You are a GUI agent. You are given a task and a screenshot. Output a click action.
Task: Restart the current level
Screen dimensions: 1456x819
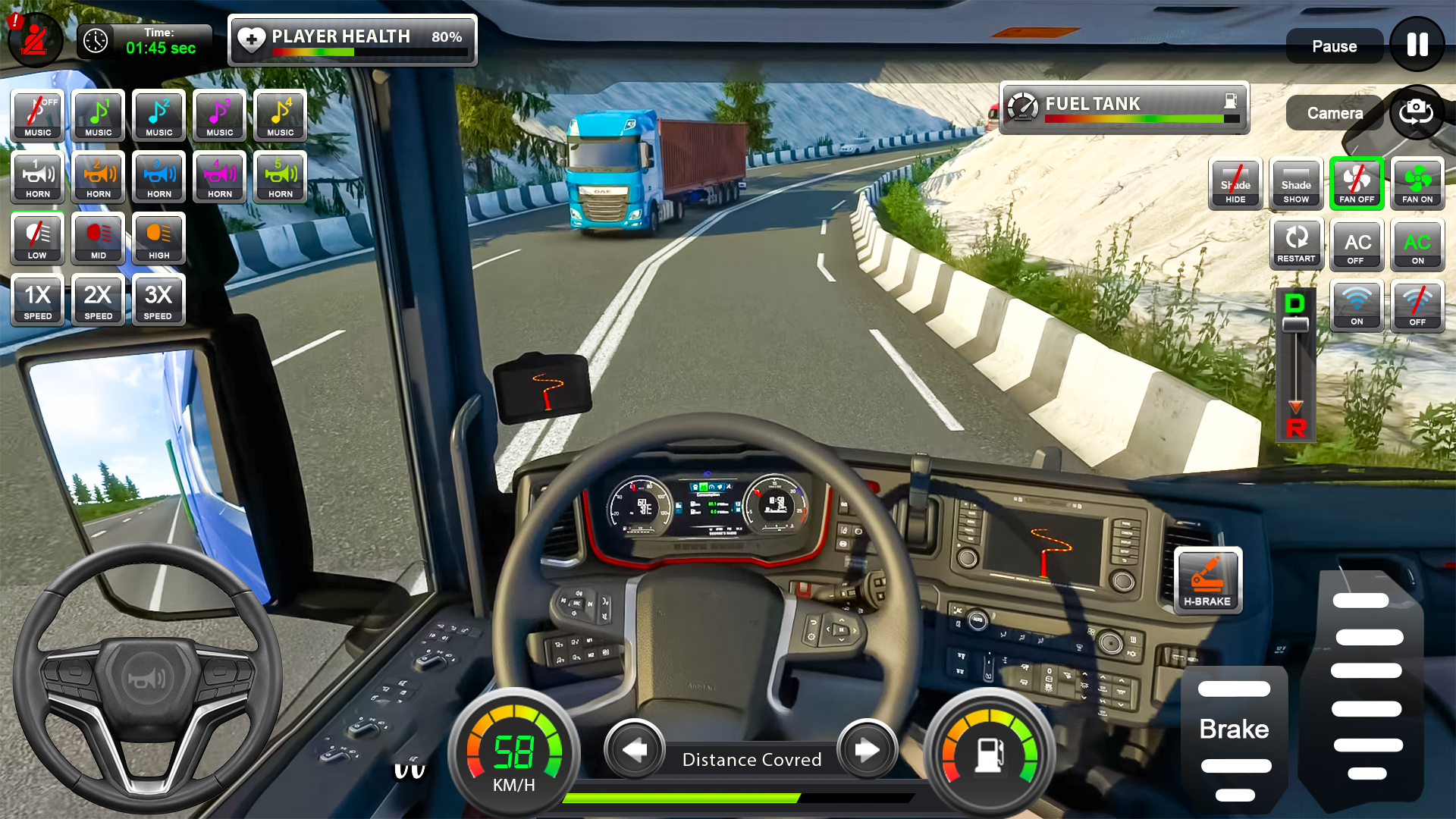[x=1297, y=244]
